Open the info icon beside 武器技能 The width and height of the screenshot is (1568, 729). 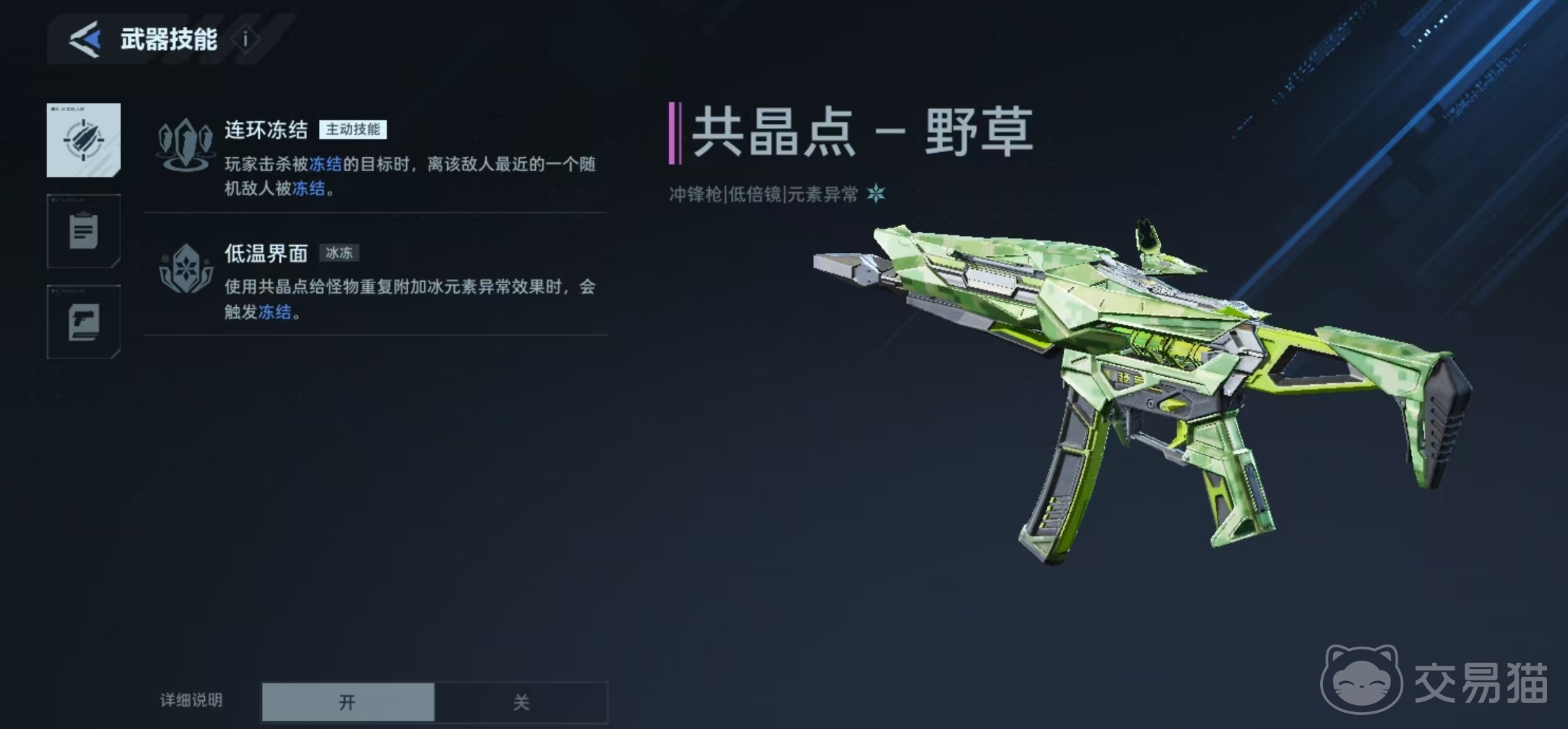[246, 39]
